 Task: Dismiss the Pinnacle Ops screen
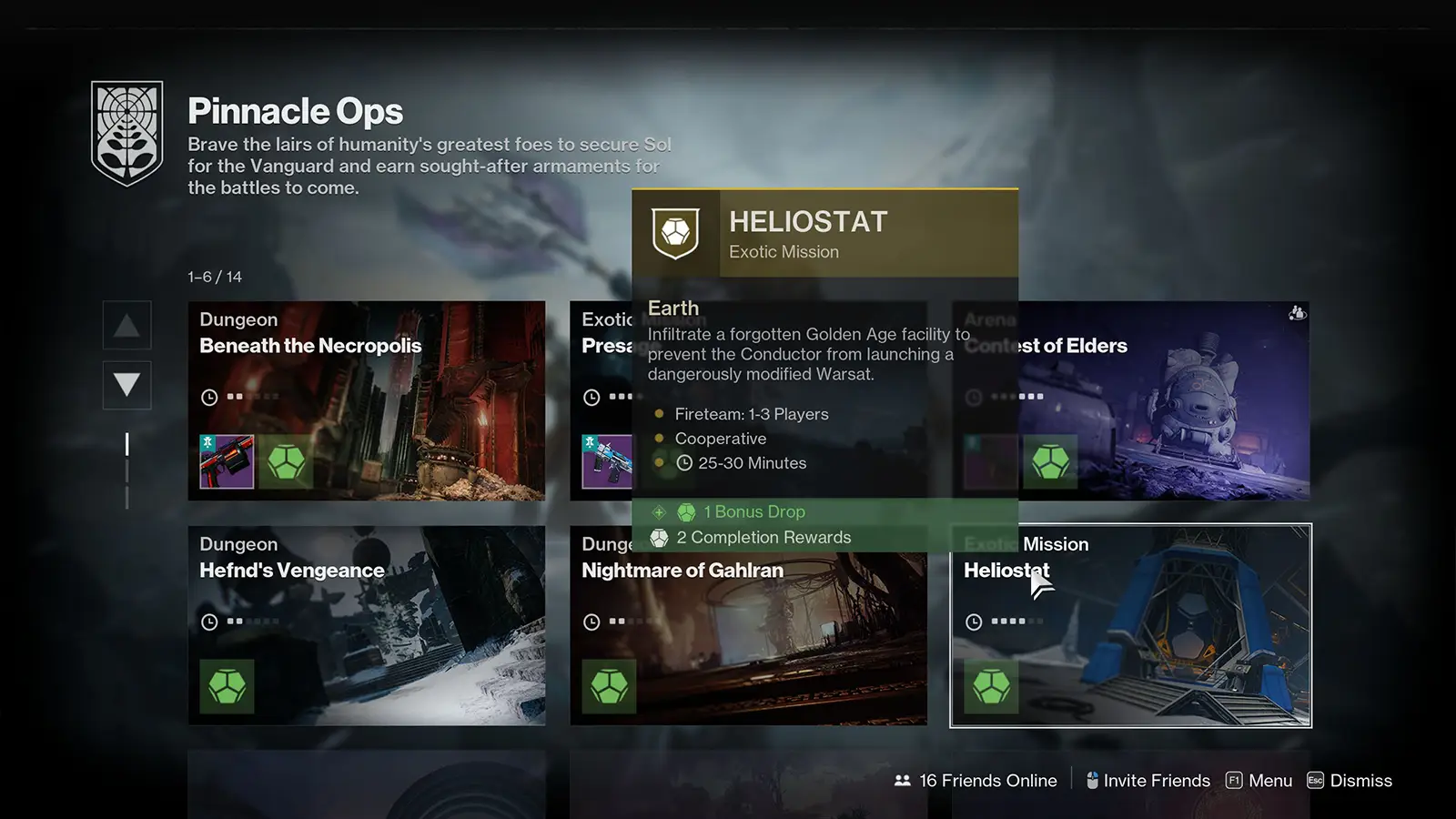[x=1350, y=781]
